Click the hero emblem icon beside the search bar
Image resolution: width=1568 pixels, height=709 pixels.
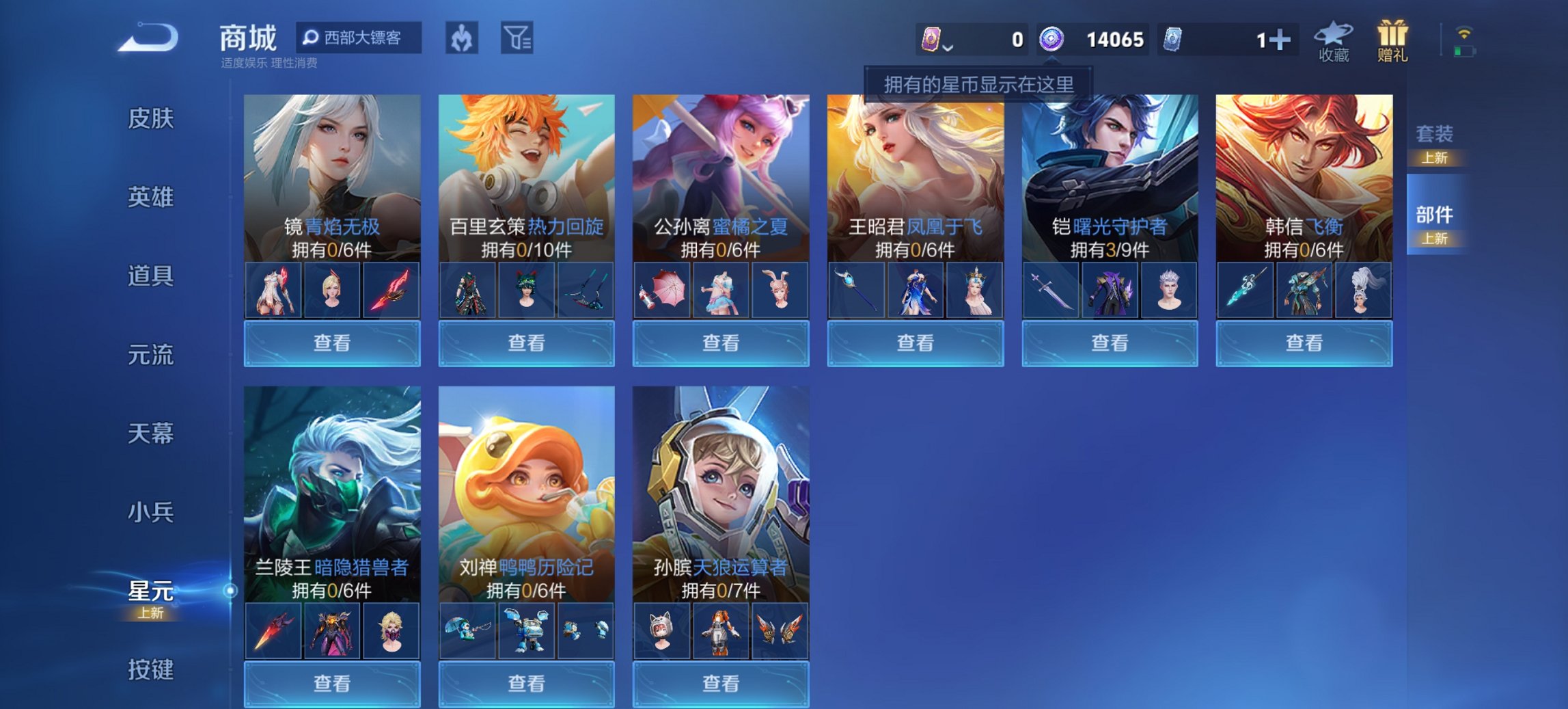point(461,38)
